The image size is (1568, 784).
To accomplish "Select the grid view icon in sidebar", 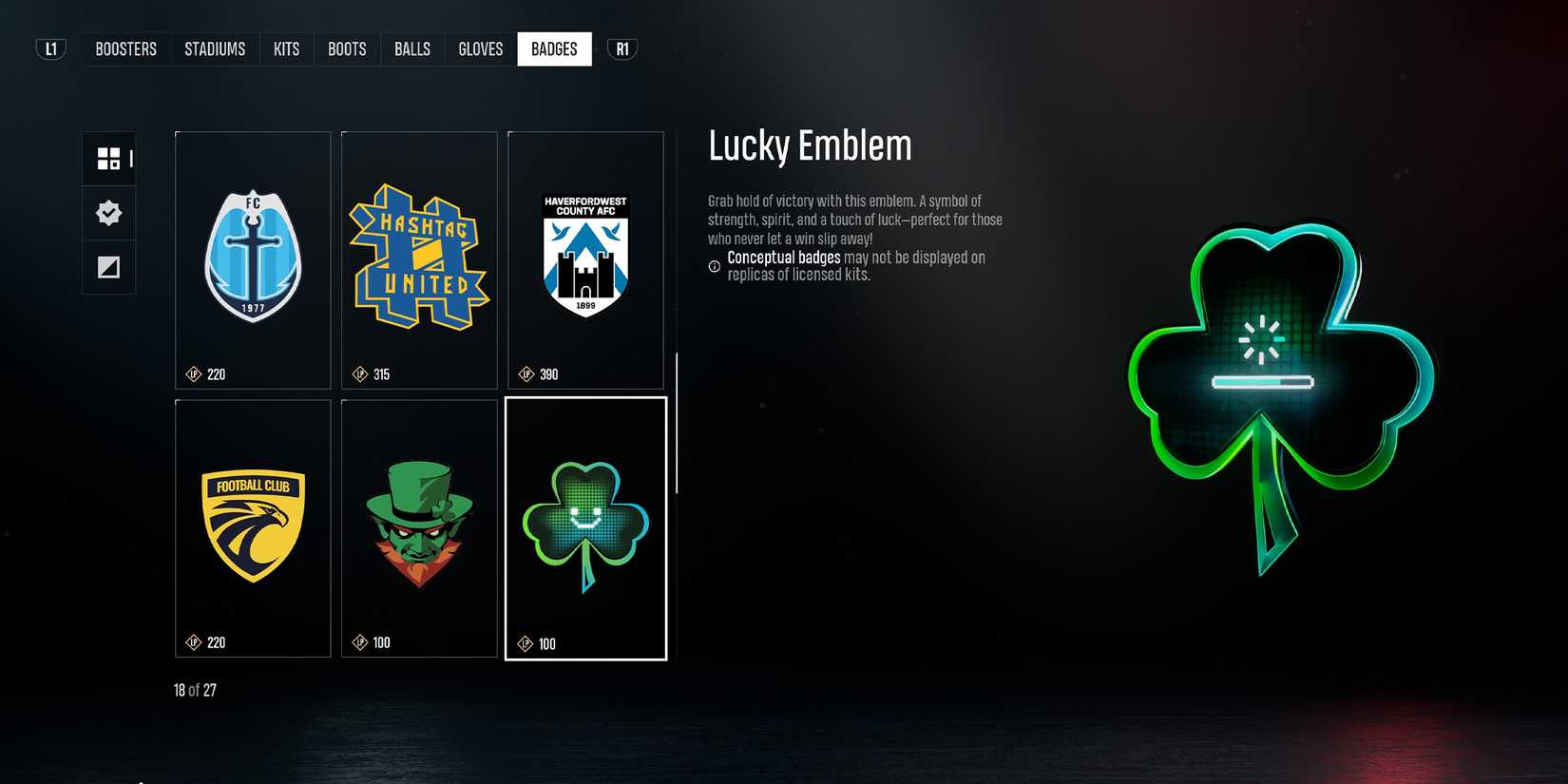I will point(108,158).
